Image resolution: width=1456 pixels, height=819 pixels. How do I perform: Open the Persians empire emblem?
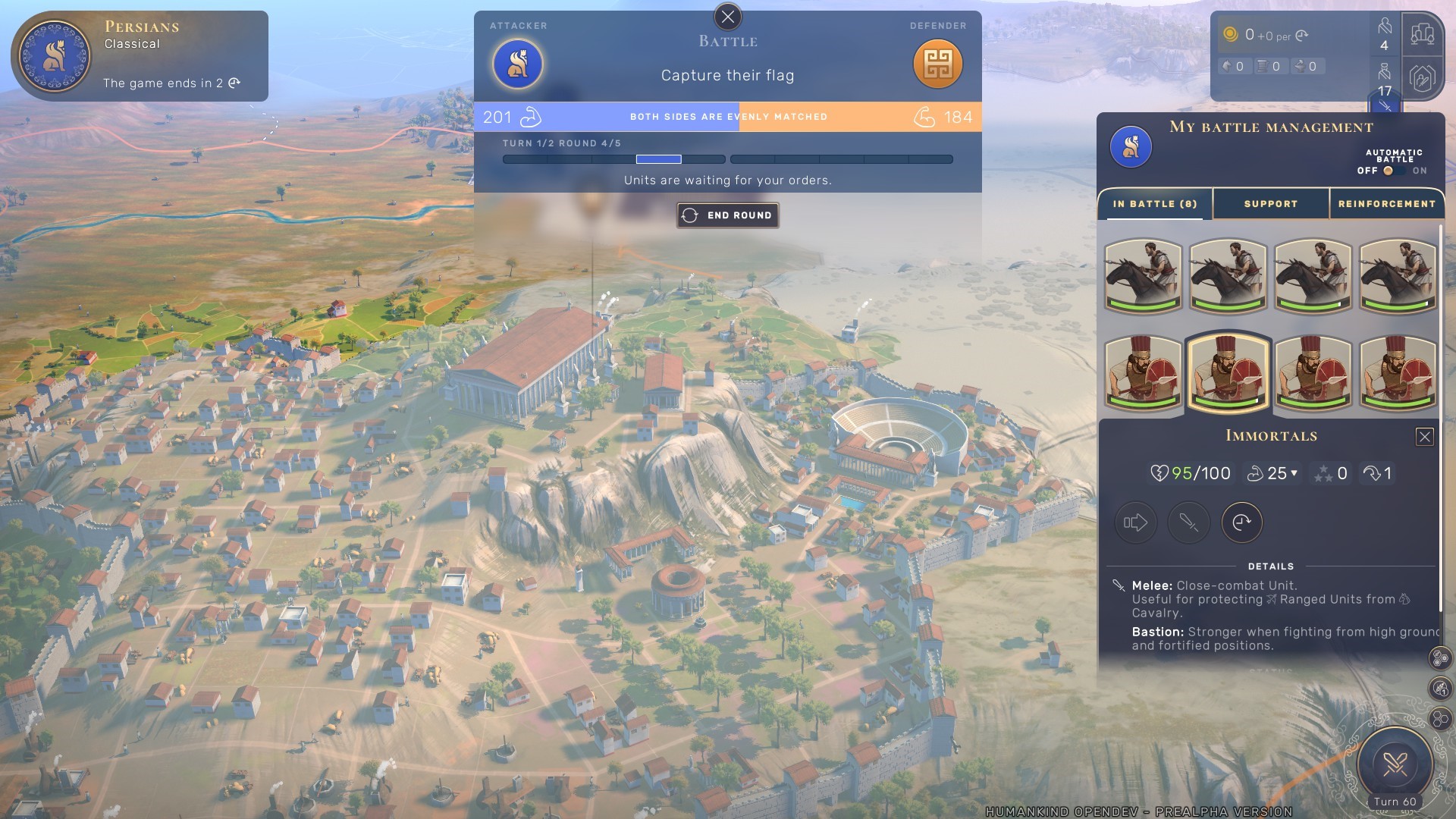pos(54,56)
